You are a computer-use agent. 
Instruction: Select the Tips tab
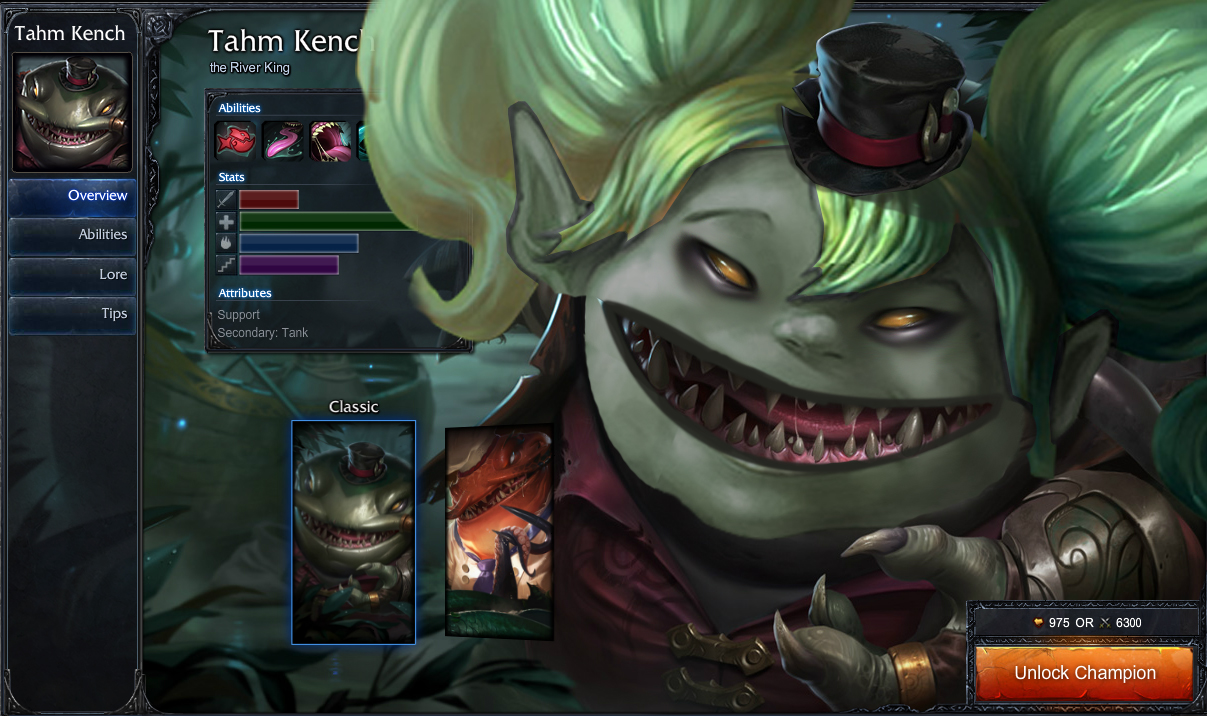click(x=72, y=314)
